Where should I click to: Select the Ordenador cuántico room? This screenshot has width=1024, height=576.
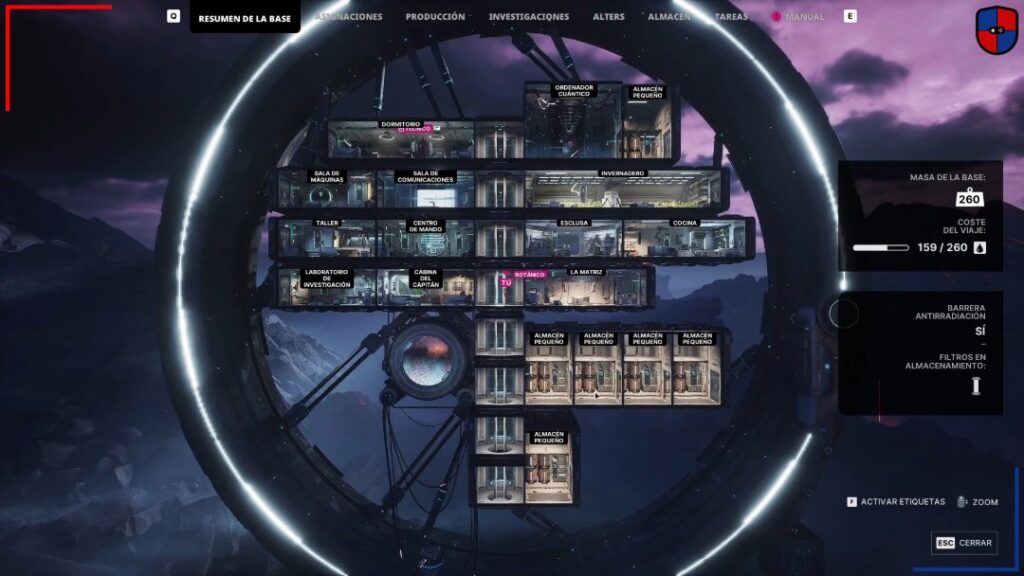coord(573,125)
